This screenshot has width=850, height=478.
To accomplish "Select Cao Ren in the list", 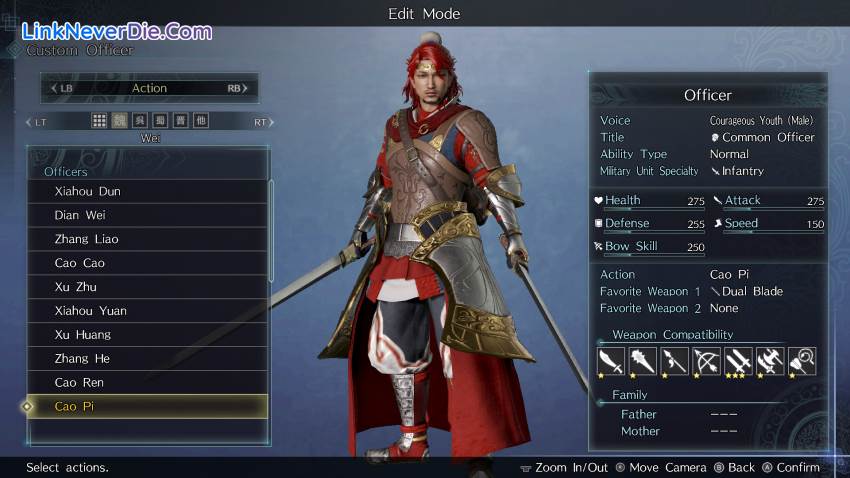I will coord(147,383).
